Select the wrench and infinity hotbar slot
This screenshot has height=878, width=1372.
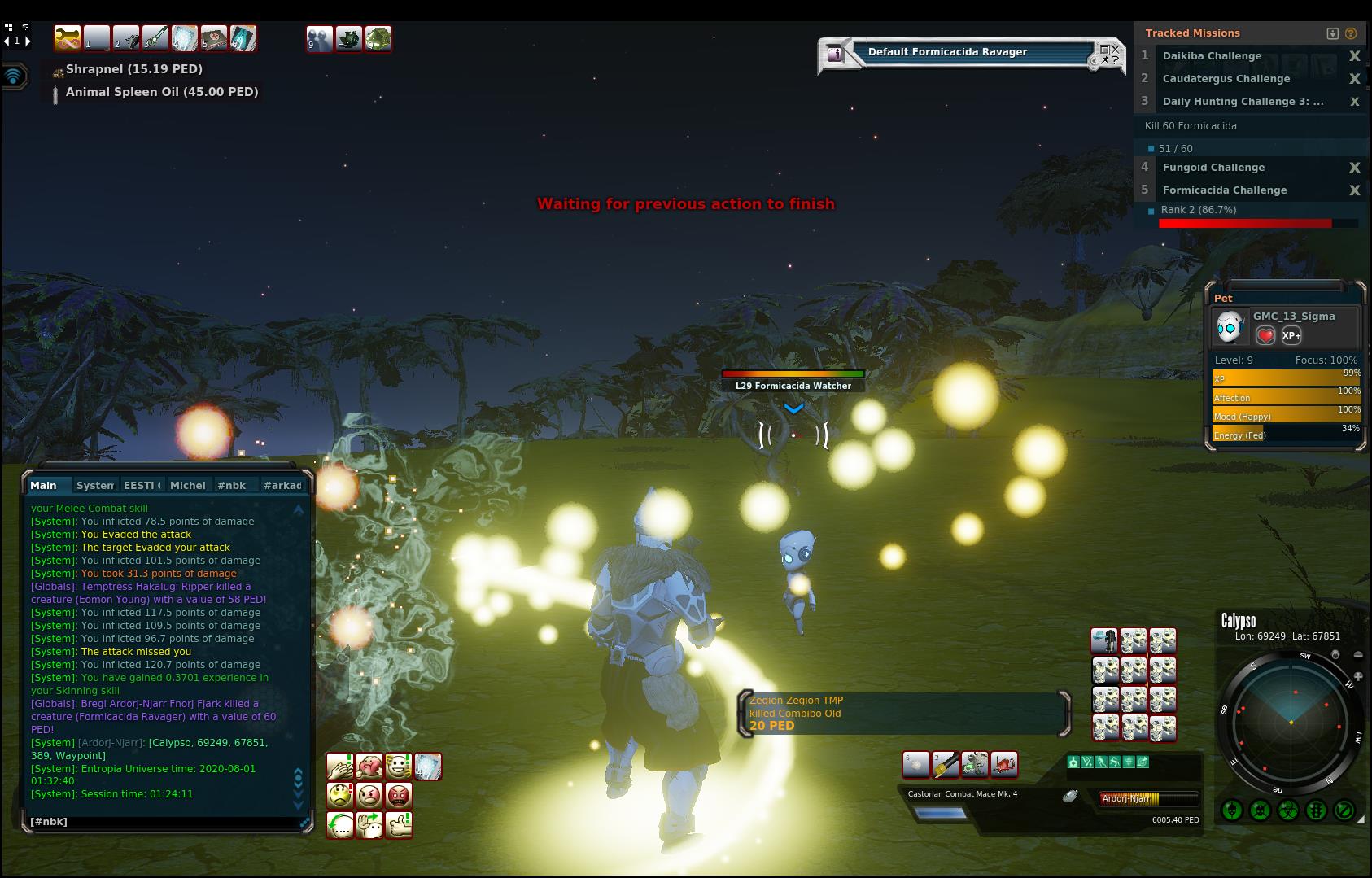[68, 38]
